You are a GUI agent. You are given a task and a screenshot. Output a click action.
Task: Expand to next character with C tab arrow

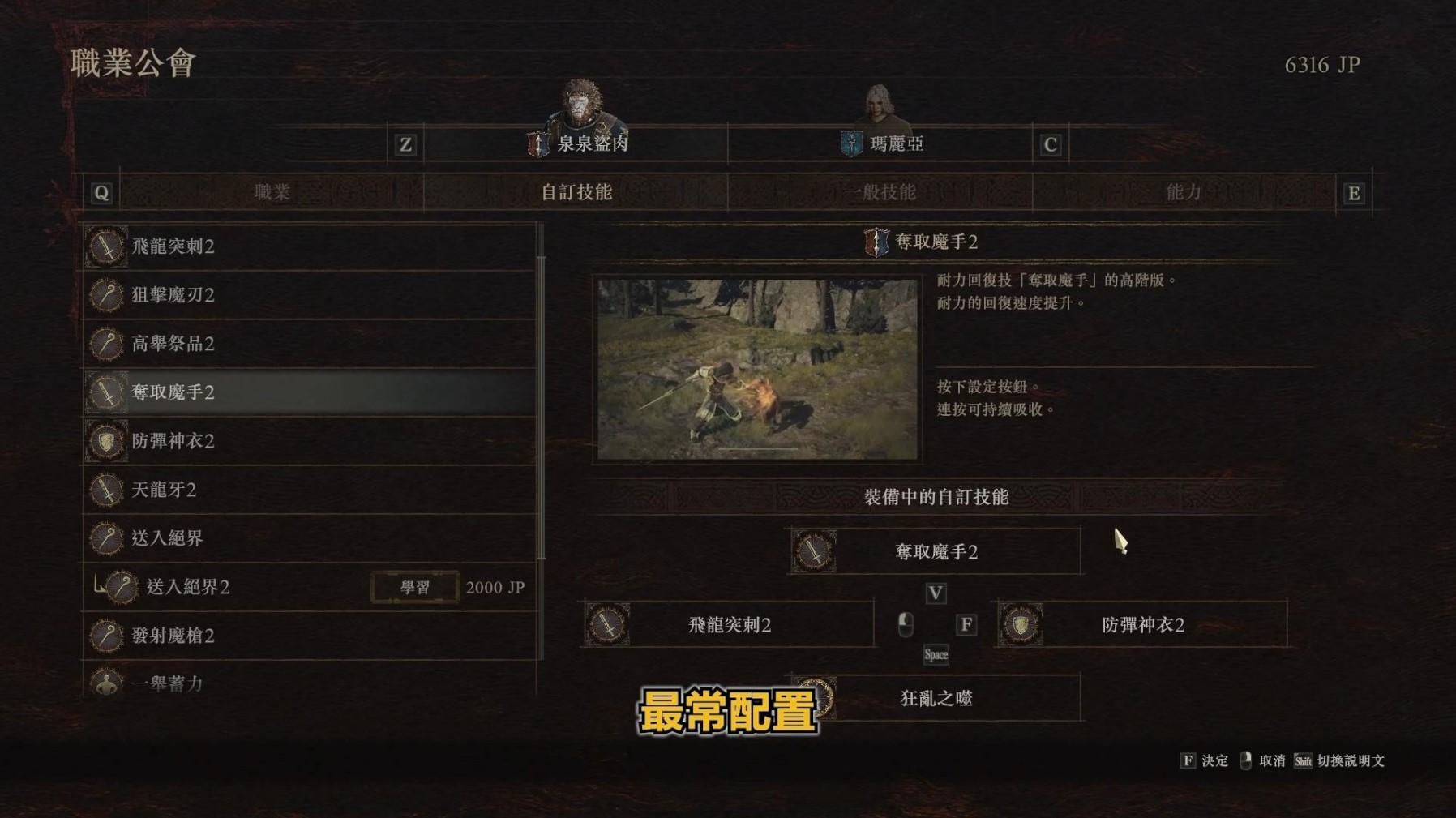coord(1051,146)
